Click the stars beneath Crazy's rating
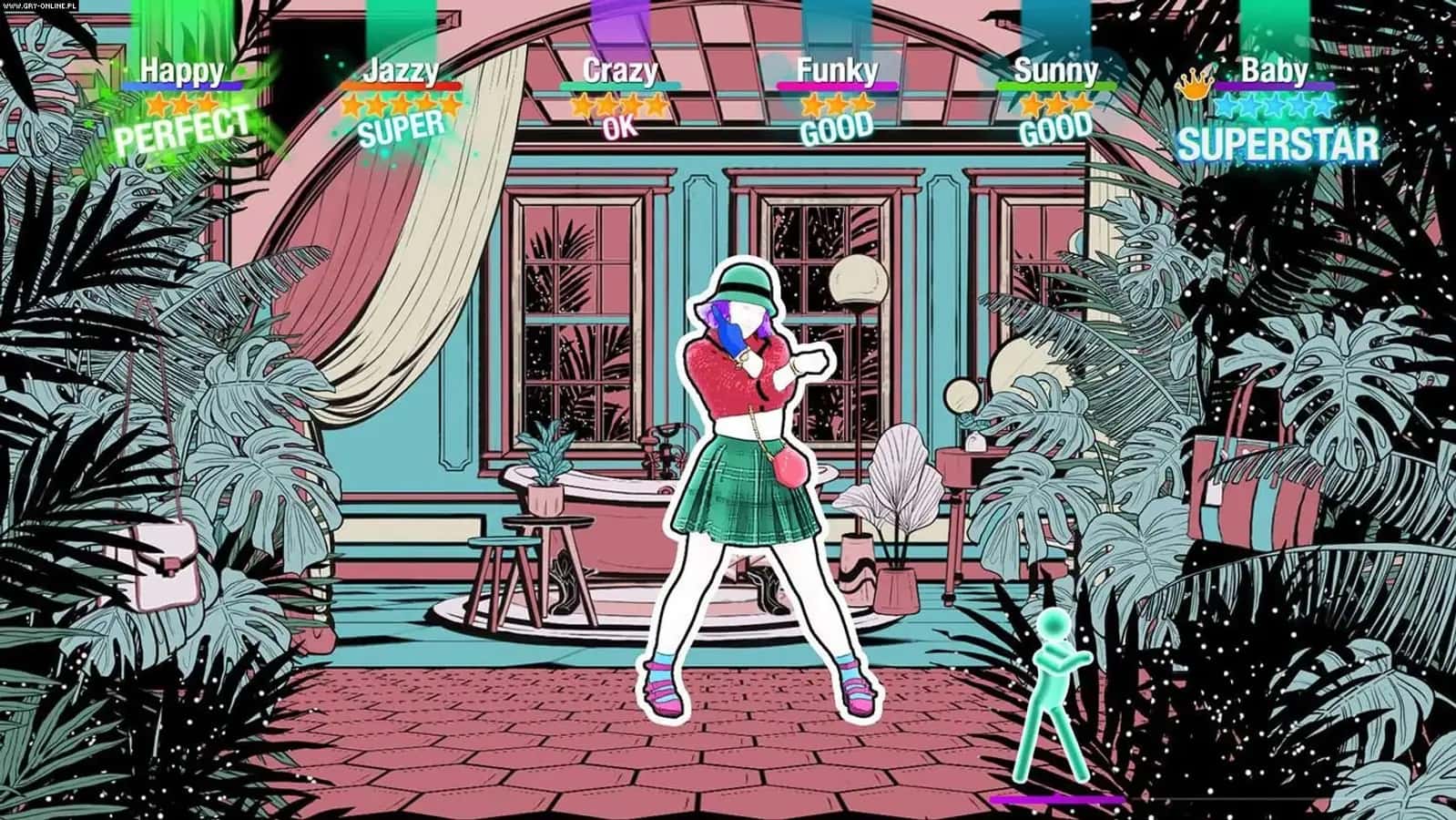 pos(617,103)
